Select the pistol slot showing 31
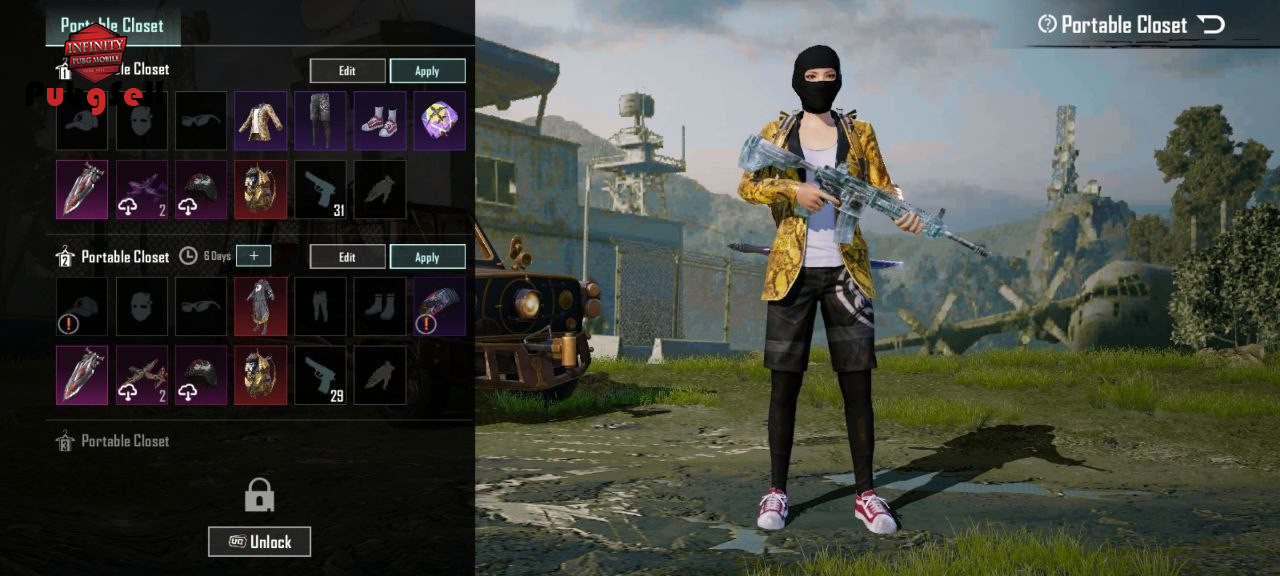Image resolution: width=1280 pixels, height=576 pixels. tap(320, 189)
